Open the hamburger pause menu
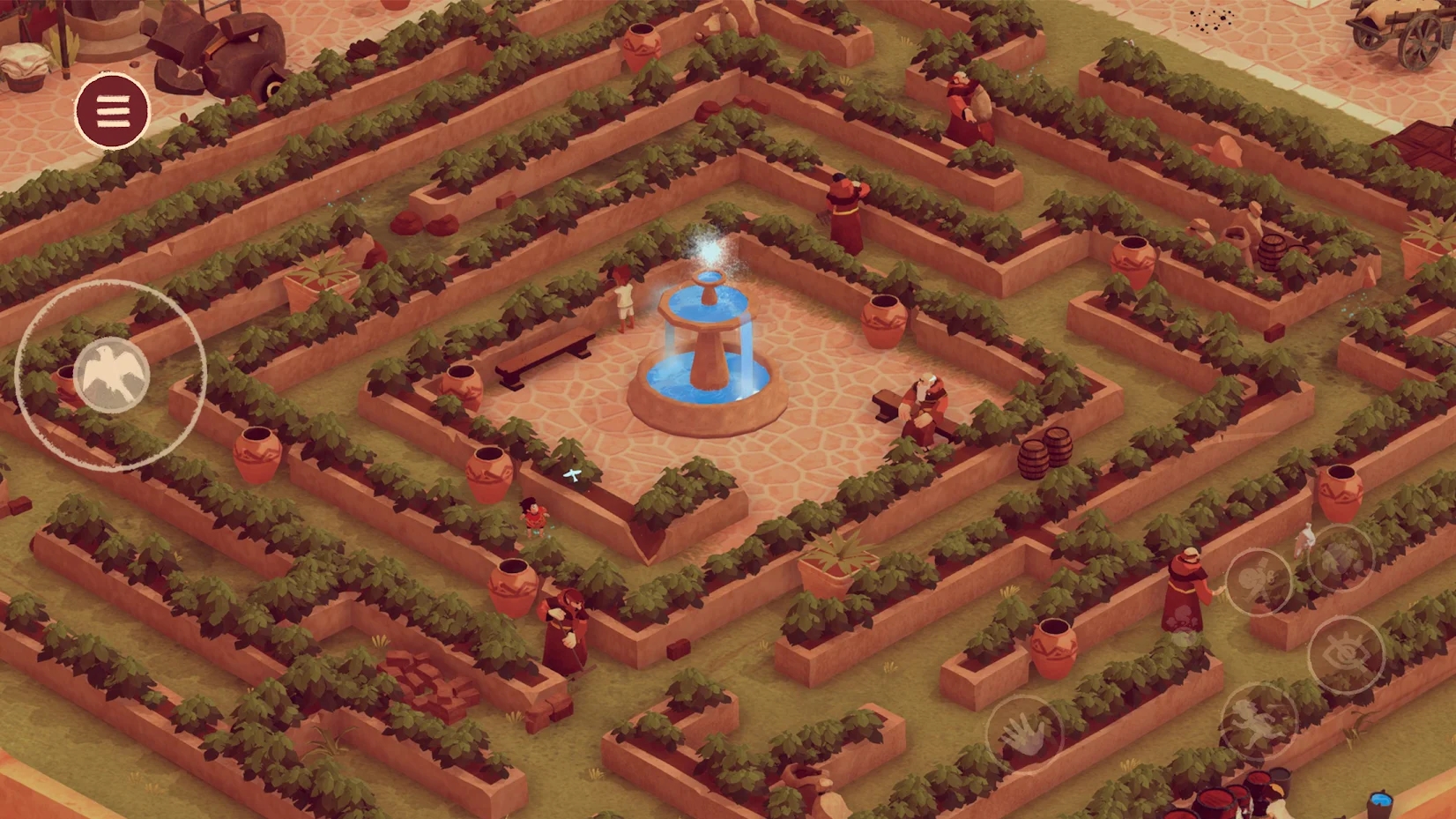1456x819 pixels. 112,110
